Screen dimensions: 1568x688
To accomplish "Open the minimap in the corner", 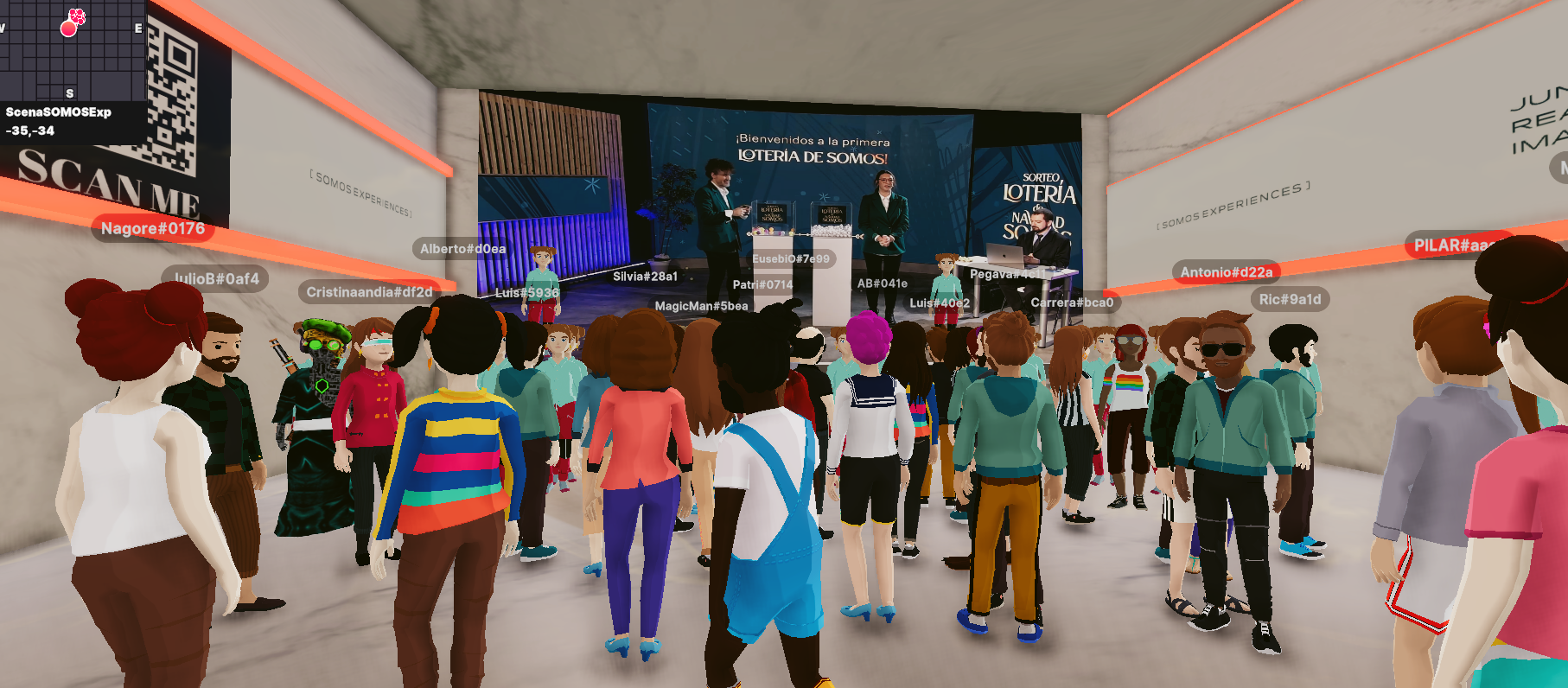I will 73,49.
